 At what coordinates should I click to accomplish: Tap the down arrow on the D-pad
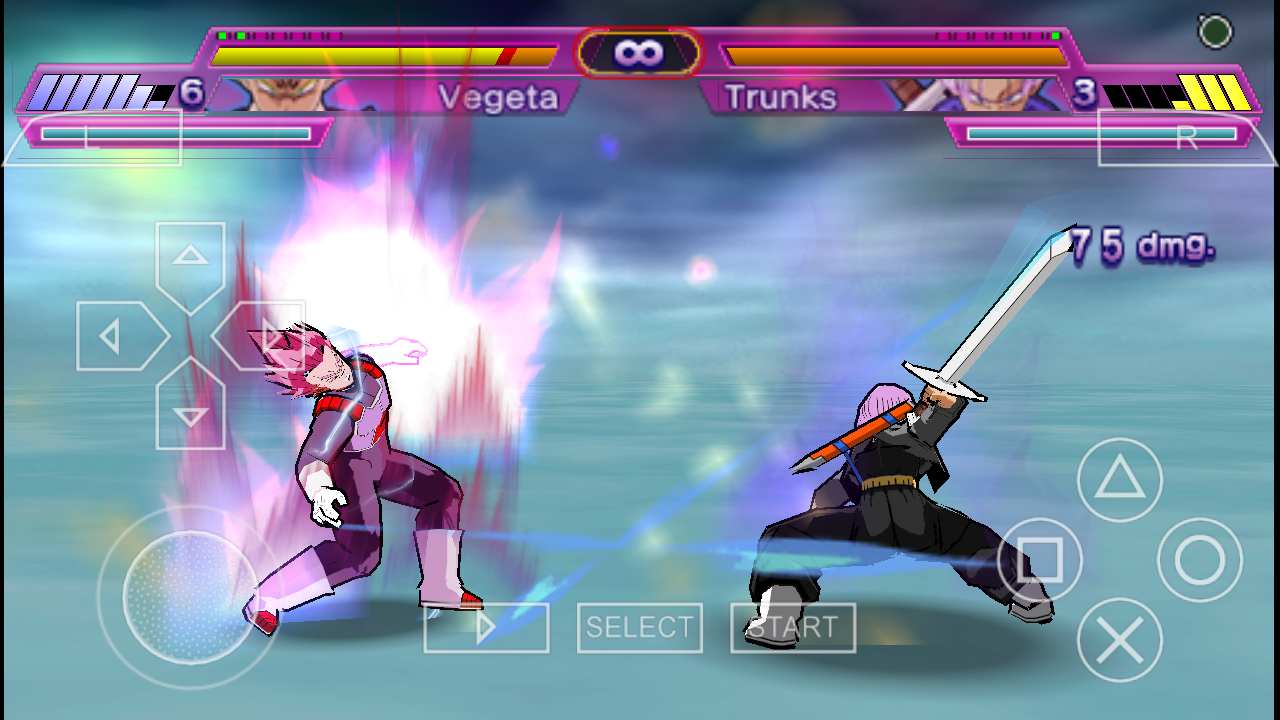coord(190,415)
